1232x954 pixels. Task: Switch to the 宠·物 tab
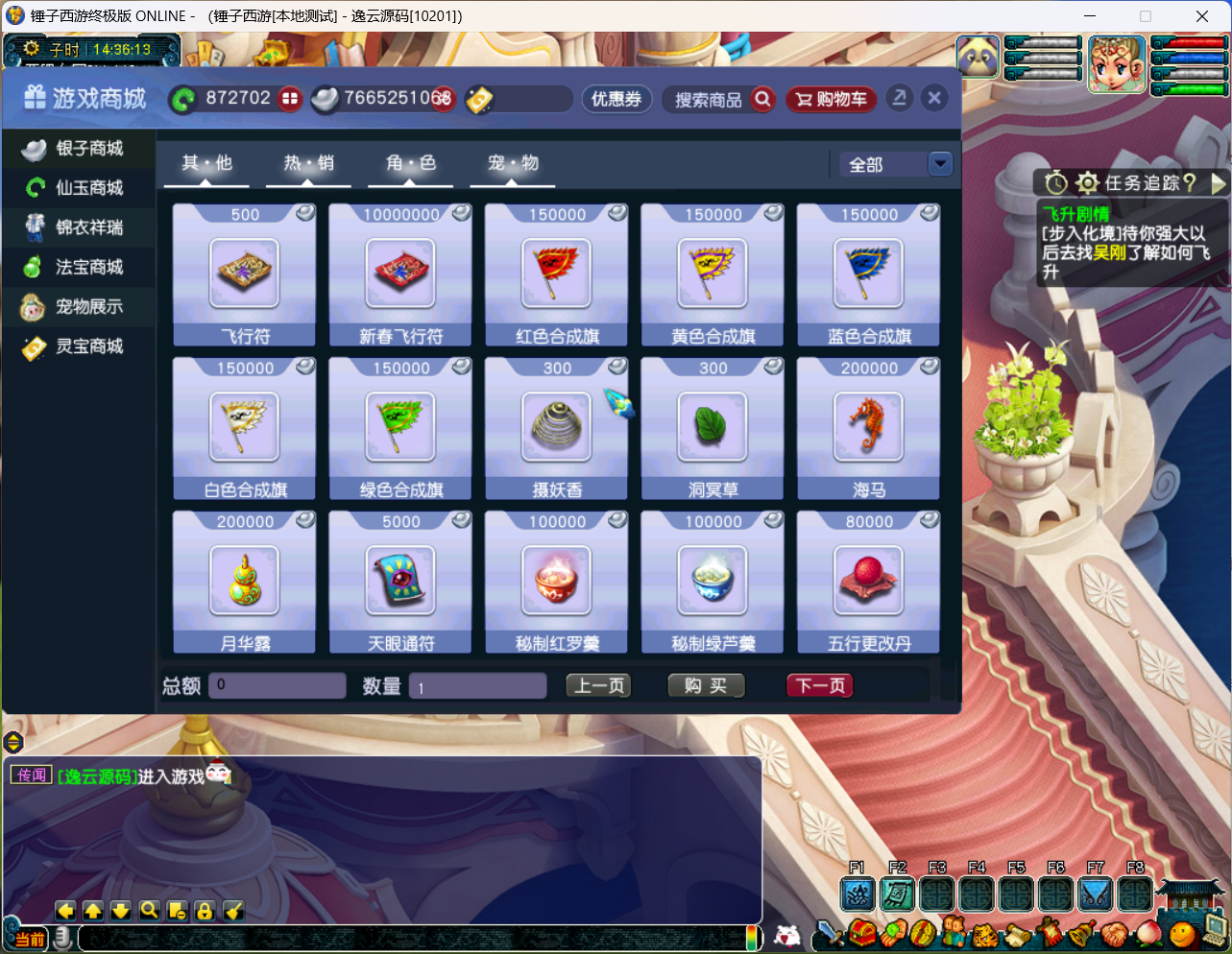coord(513,164)
